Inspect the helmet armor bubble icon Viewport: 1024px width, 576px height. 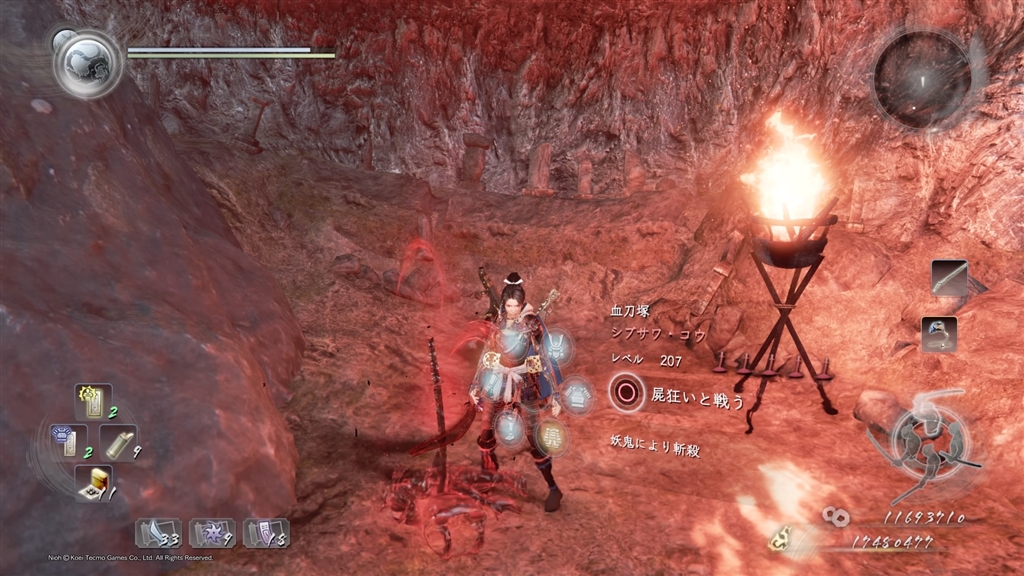[x=558, y=348]
